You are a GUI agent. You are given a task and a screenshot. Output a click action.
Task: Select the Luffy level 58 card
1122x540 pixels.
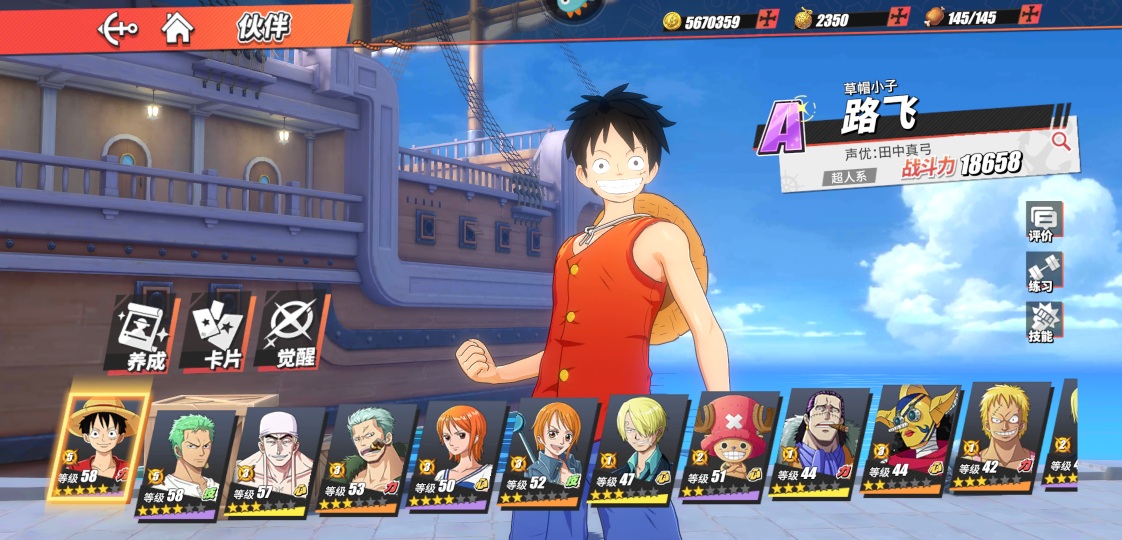point(100,447)
